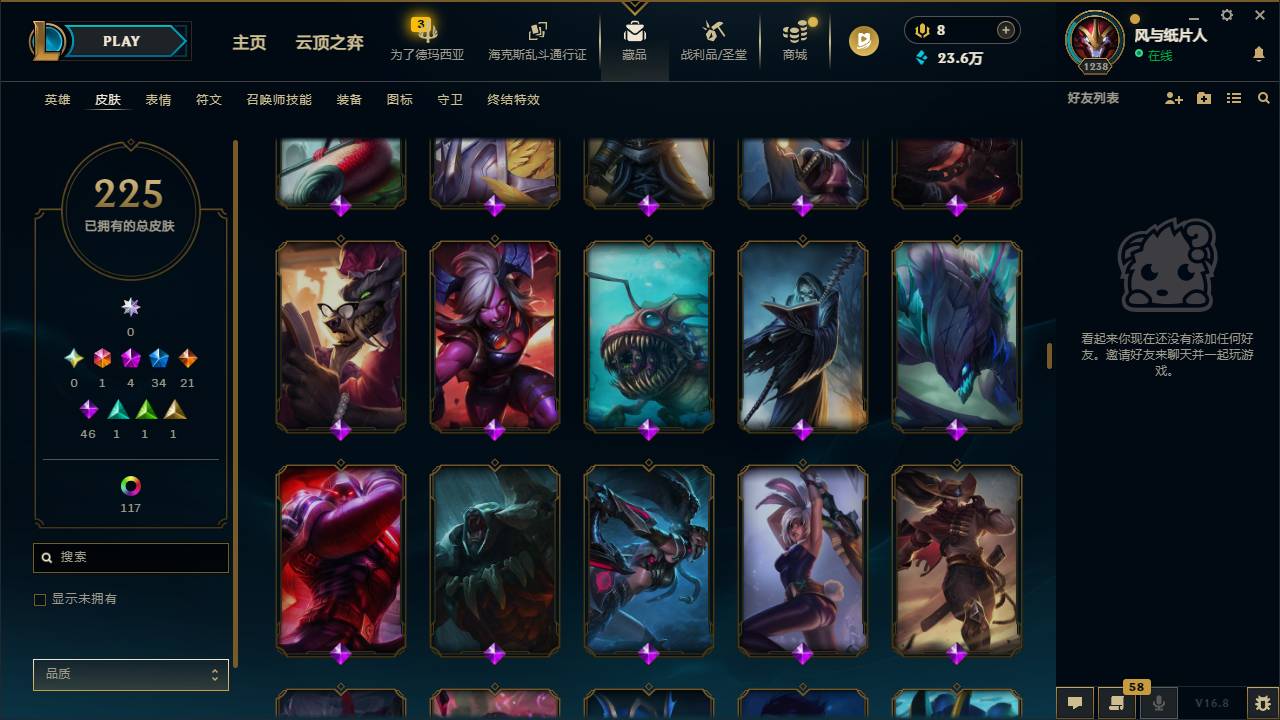Switch to the 英雄 sub-tab

click(57, 100)
